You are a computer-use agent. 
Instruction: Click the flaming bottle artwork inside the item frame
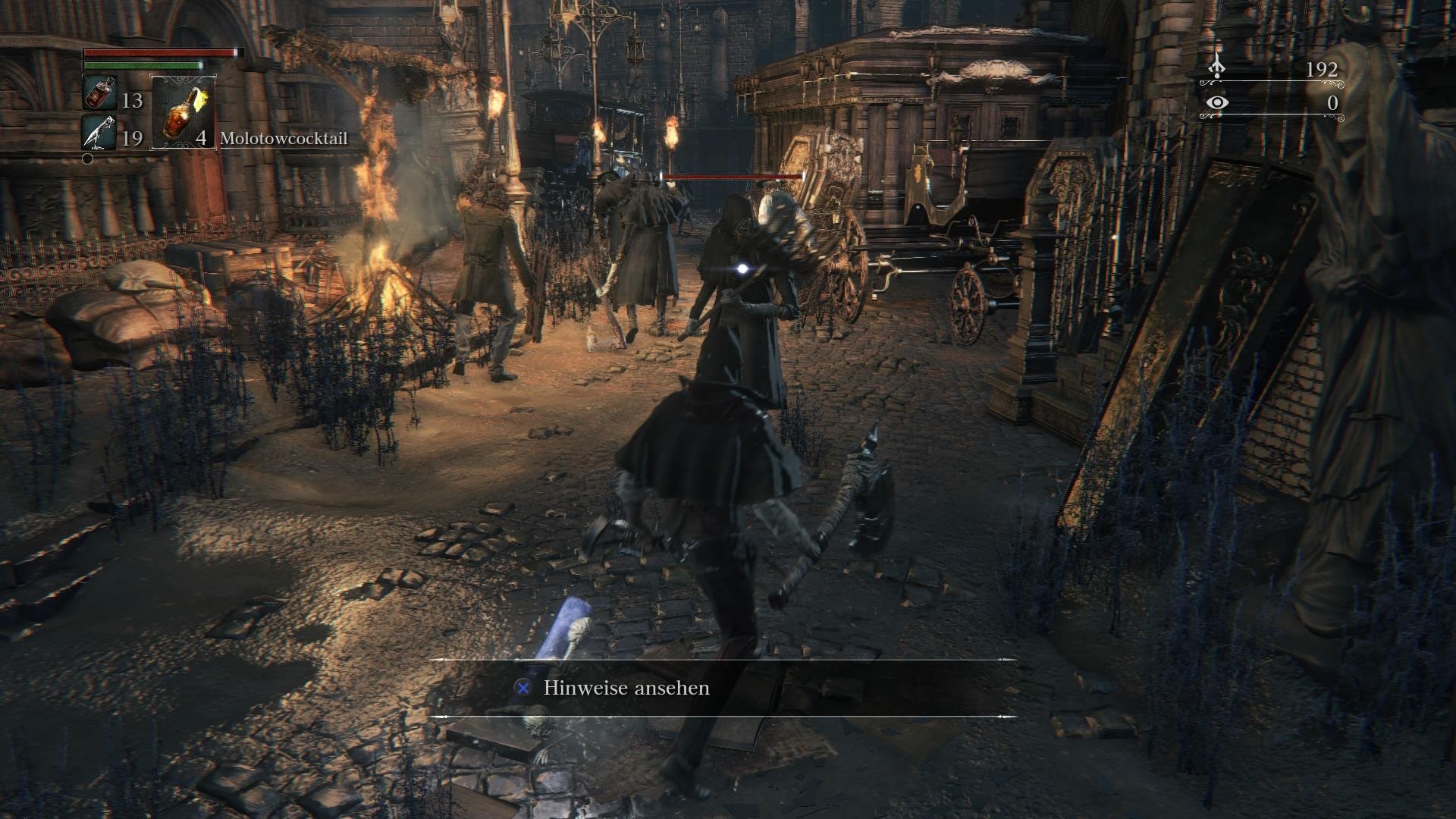tap(182, 114)
